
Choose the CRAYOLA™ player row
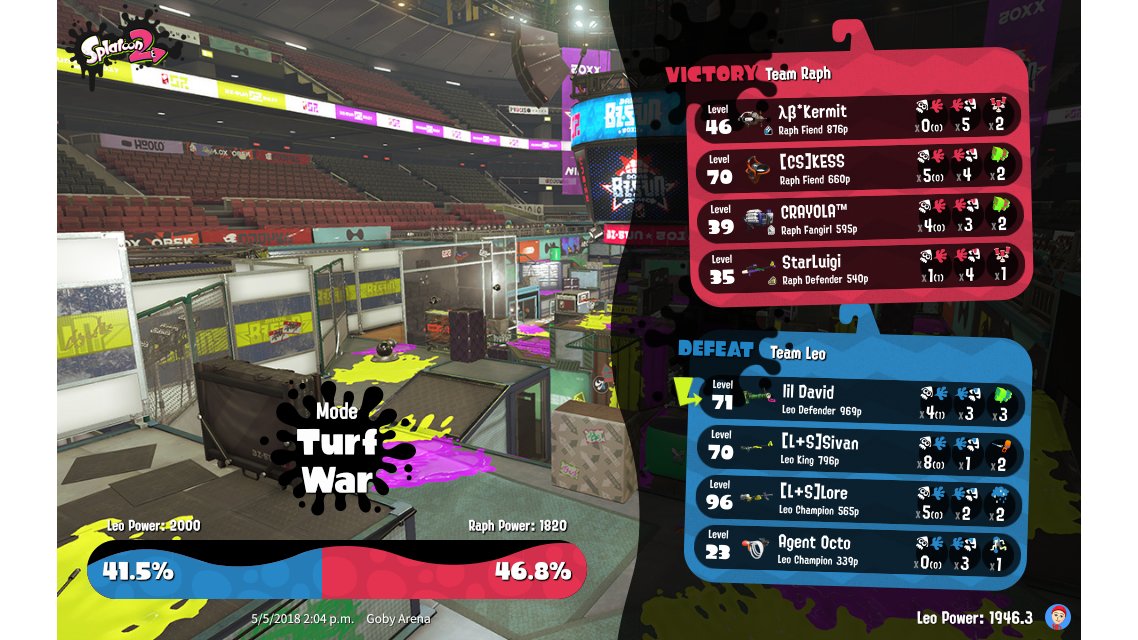(860, 217)
